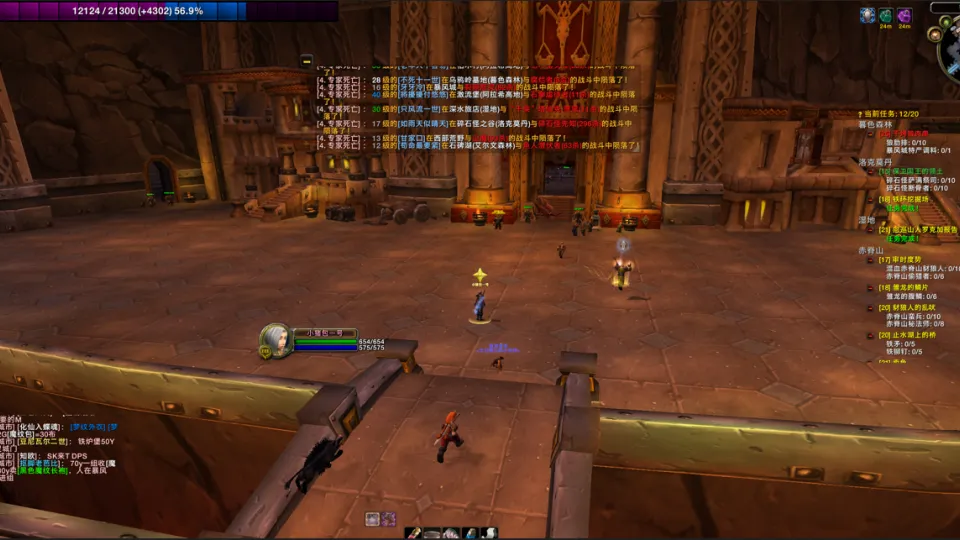This screenshot has width=960, height=540.
Task: Click the player portrait frame
Action: [x=276, y=340]
